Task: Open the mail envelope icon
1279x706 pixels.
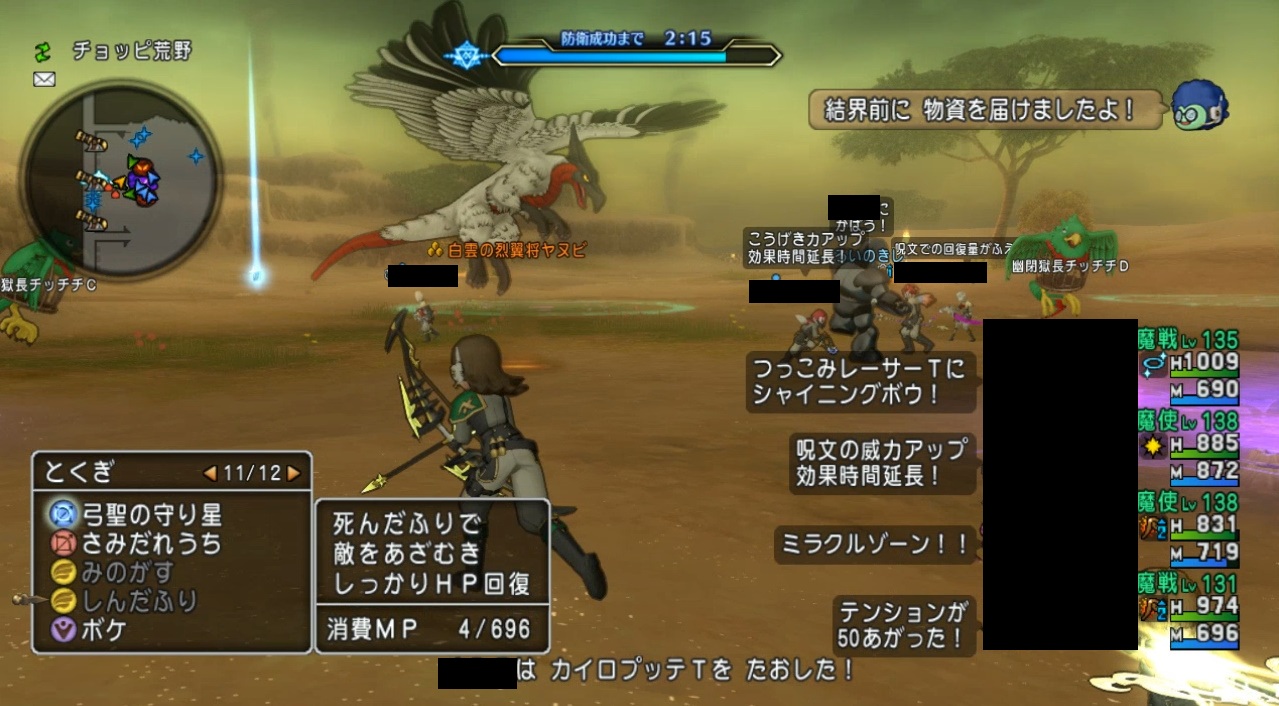Action: 44,80
